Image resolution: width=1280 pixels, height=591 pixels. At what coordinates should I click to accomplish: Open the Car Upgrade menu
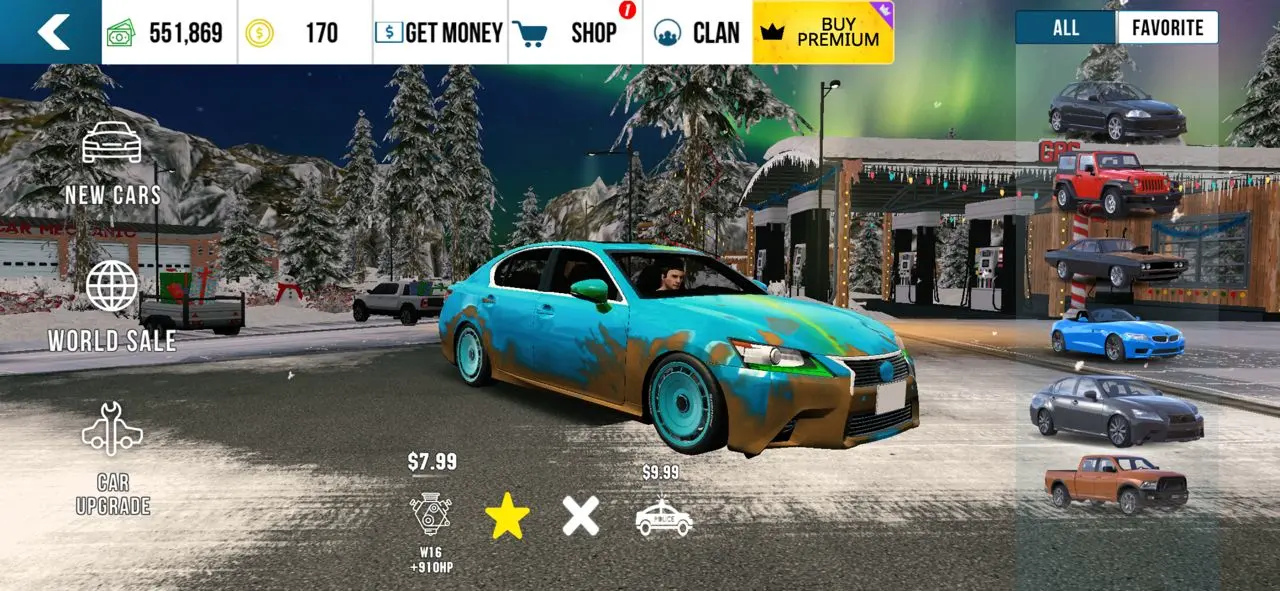click(112, 458)
